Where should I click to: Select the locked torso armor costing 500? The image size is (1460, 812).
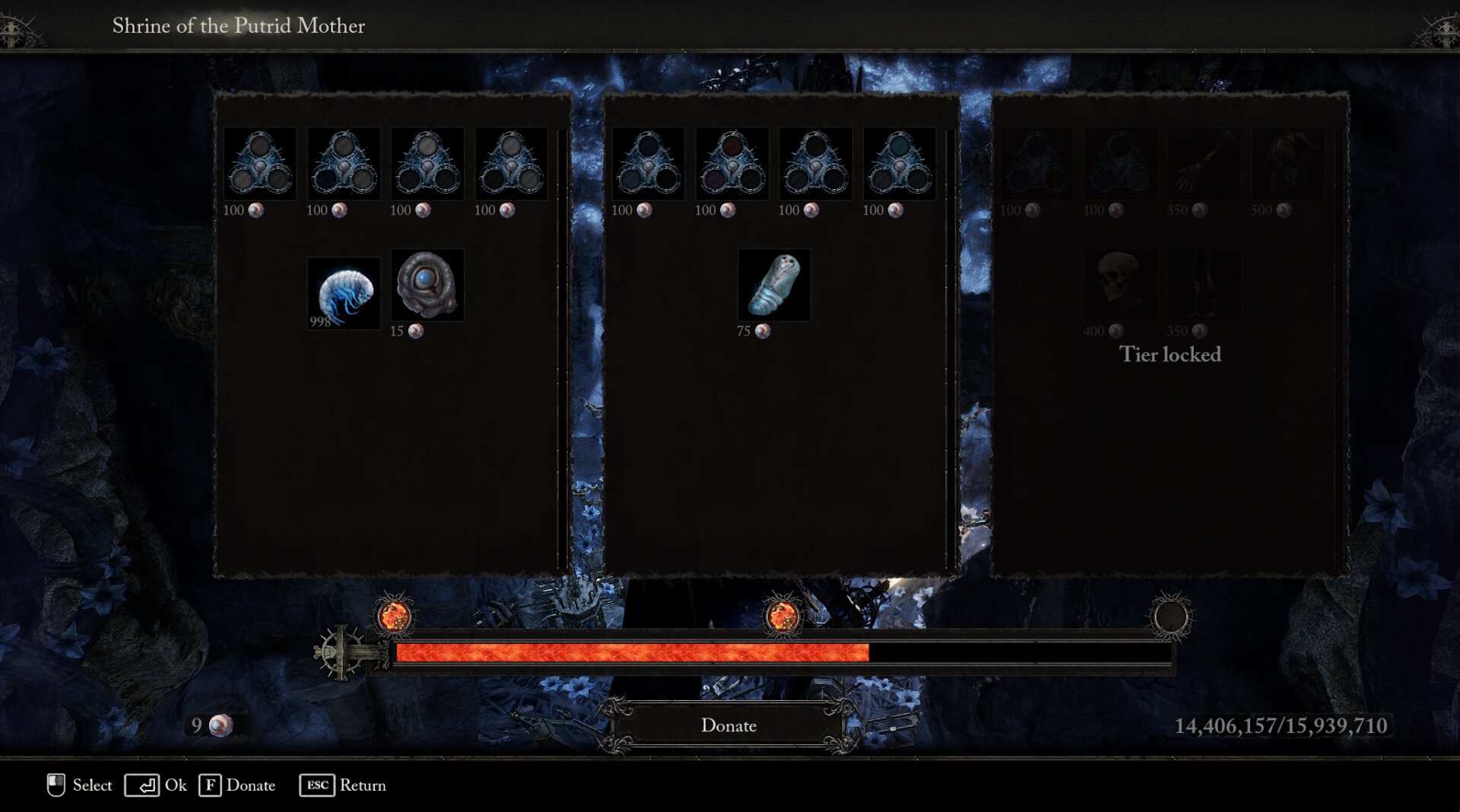tap(1287, 163)
